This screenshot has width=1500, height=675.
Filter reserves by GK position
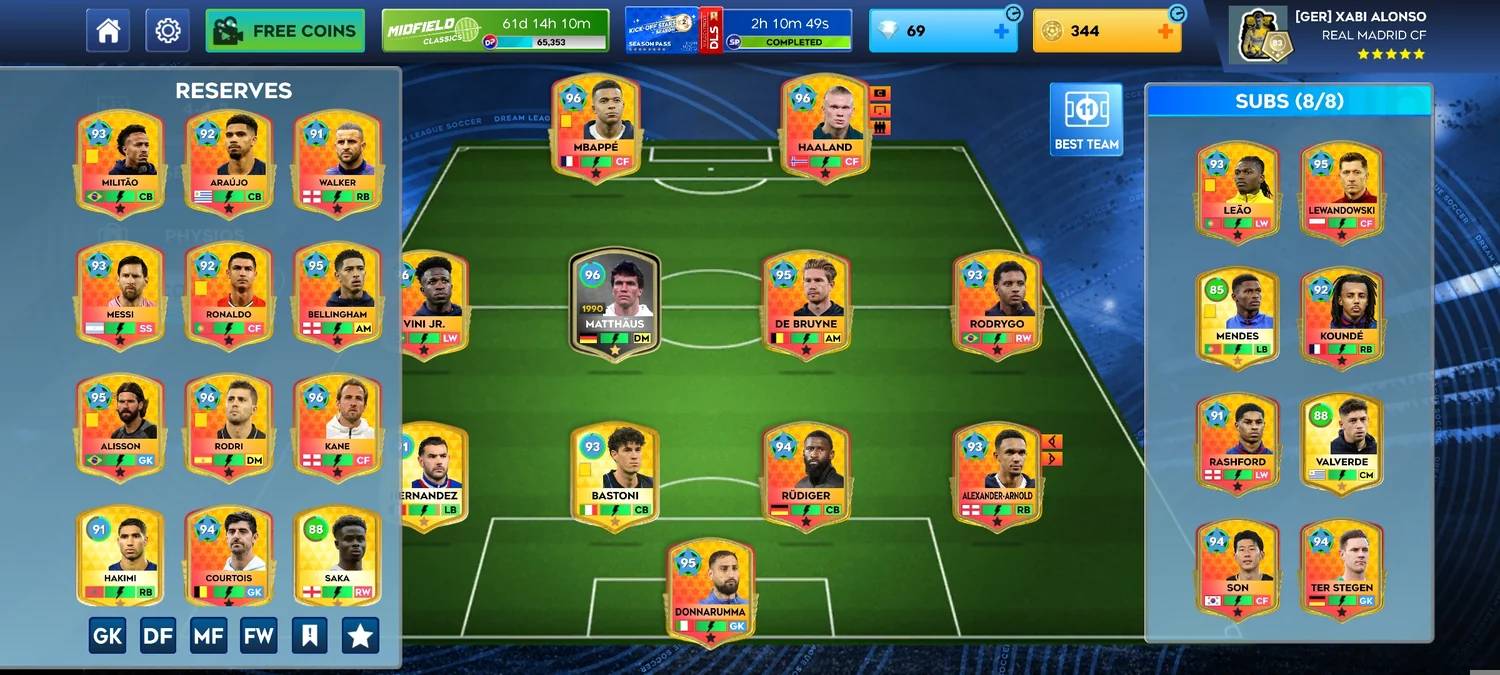tap(108, 635)
